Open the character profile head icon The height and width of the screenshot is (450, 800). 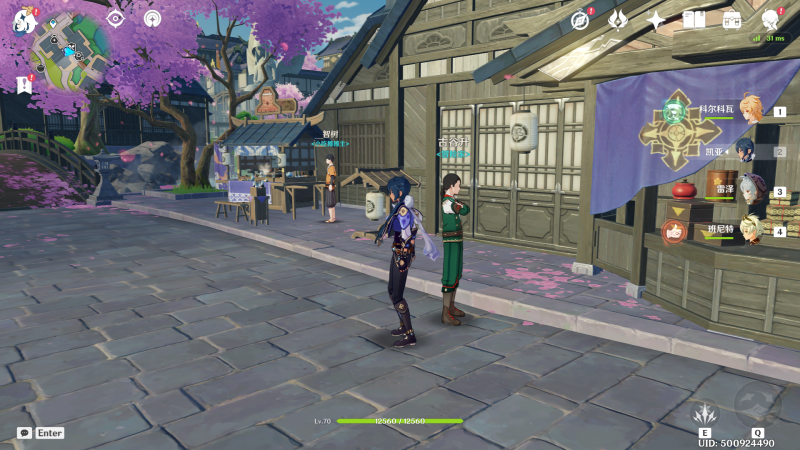pyautogui.click(x=771, y=19)
